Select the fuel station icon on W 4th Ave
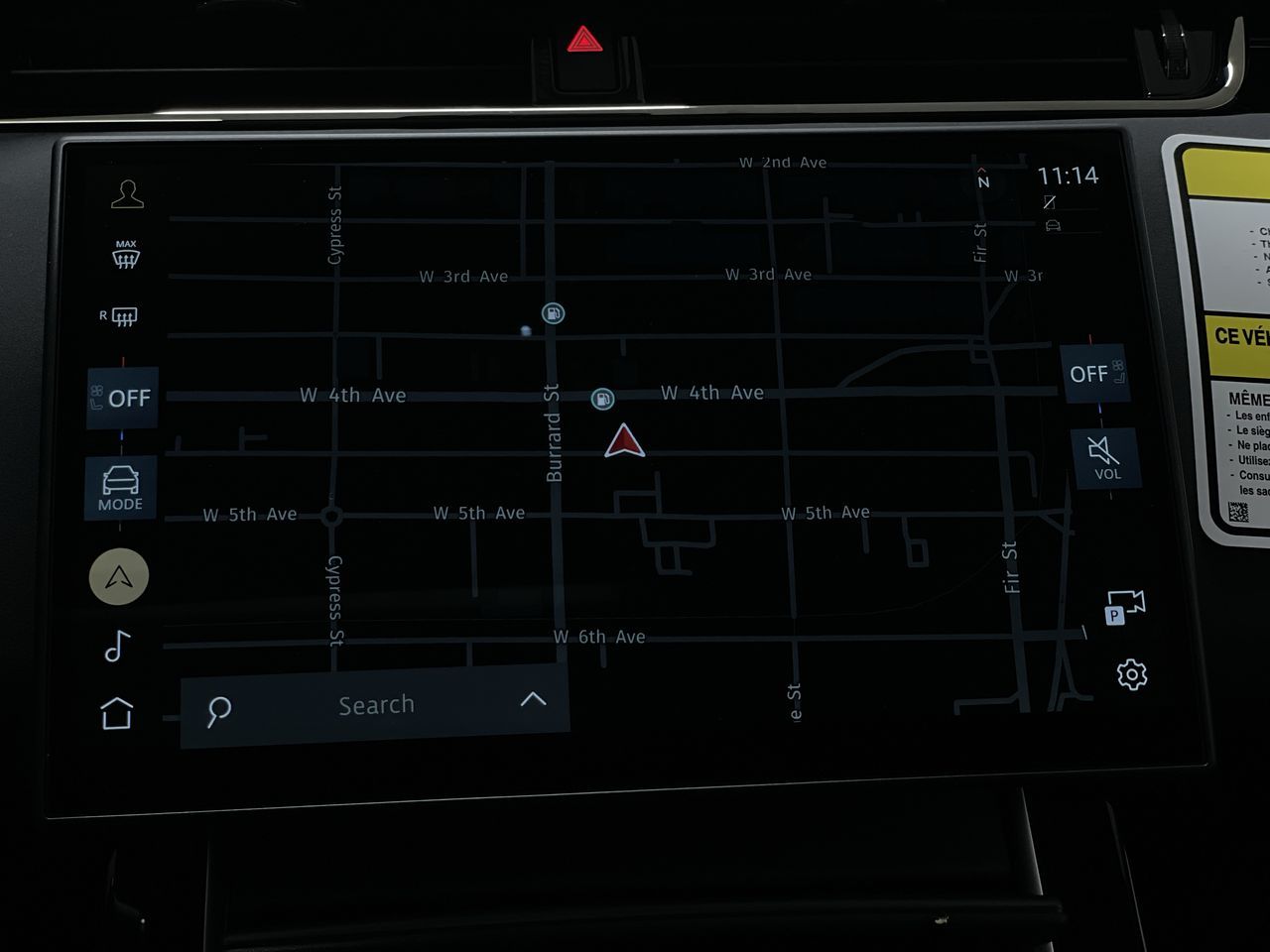The height and width of the screenshot is (952, 1270). 604,398
